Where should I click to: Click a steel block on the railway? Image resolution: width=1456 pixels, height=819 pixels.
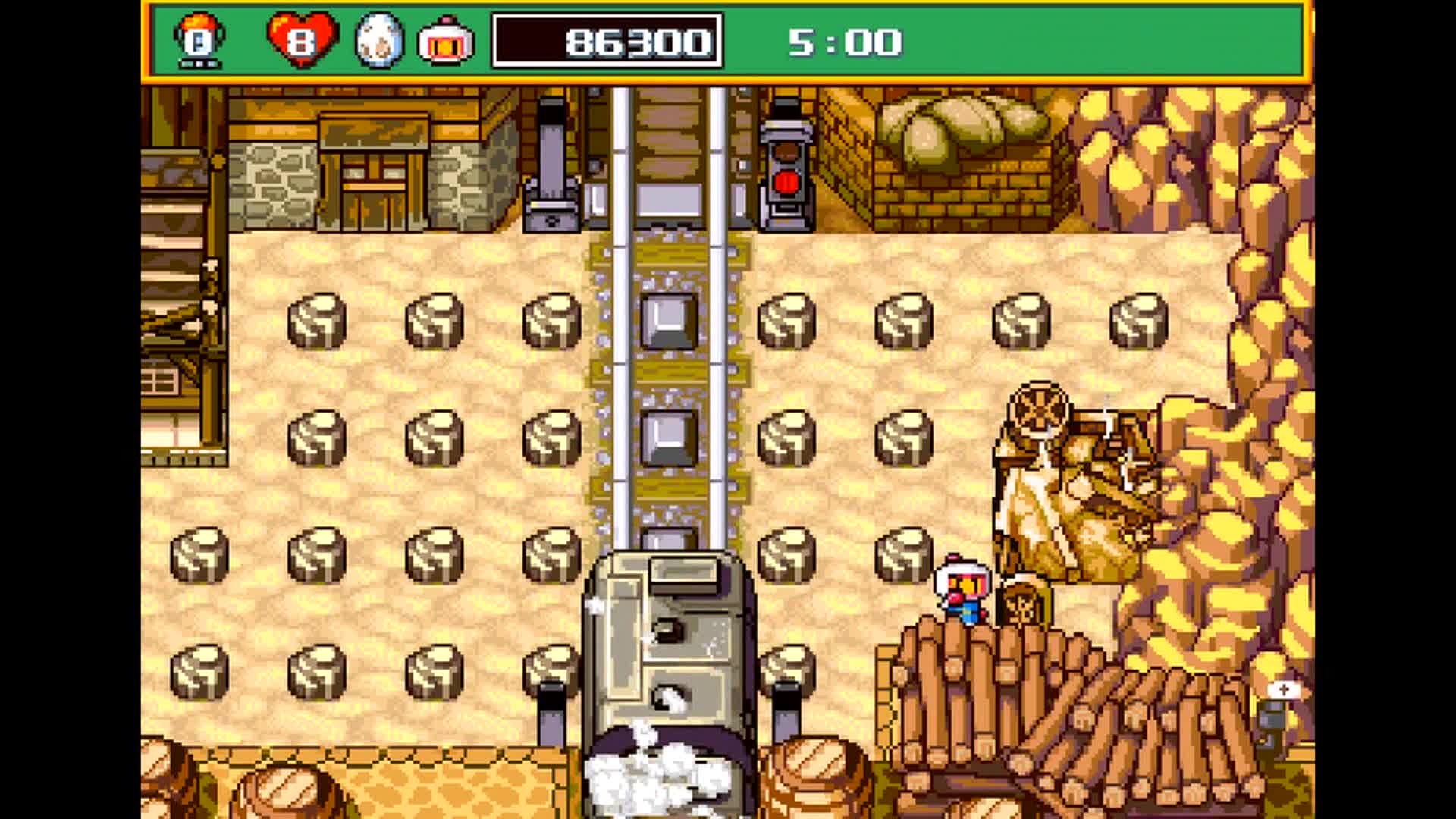pos(669,322)
